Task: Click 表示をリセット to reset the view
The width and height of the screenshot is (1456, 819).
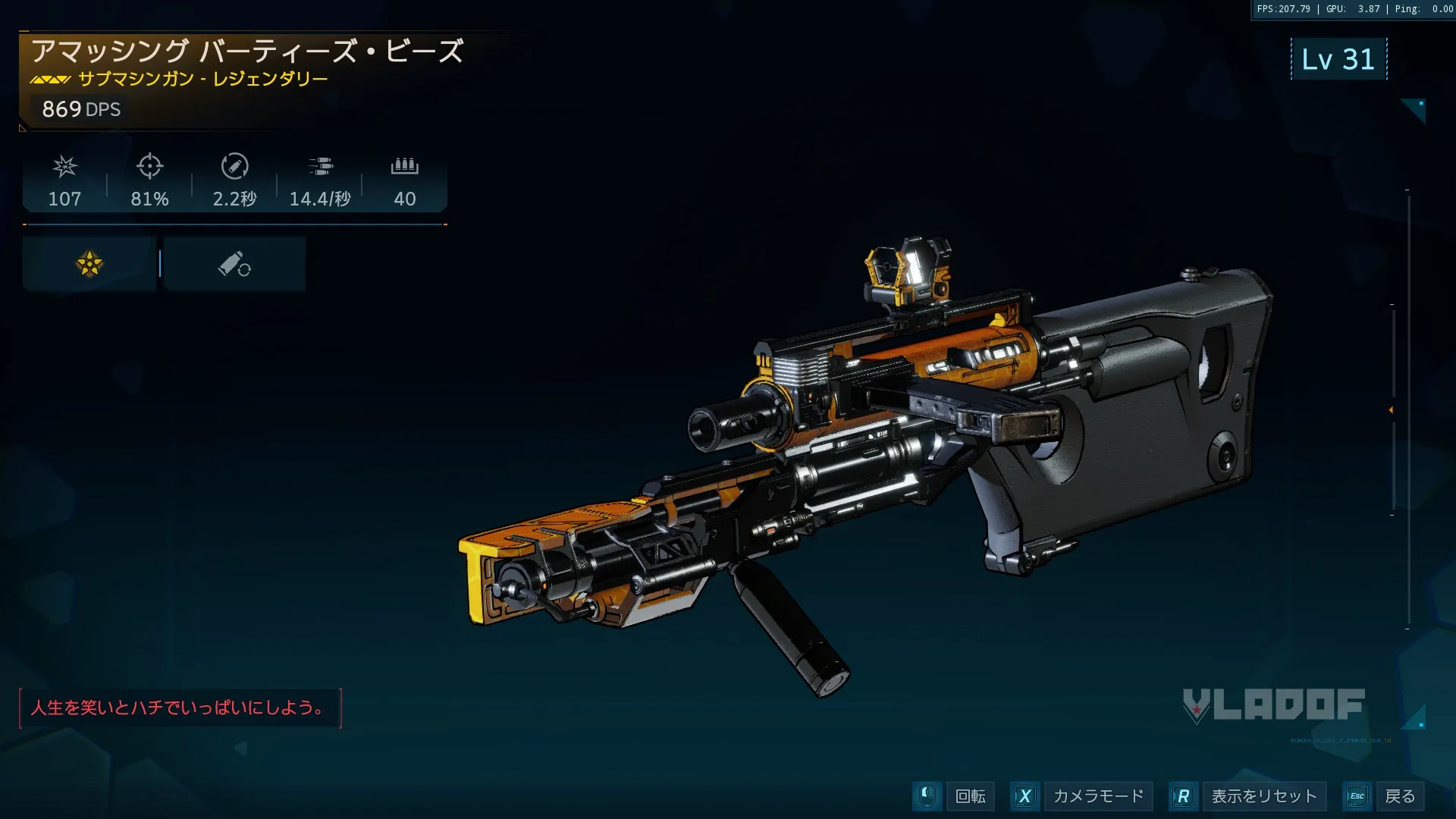Action: click(x=1263, y=796)
